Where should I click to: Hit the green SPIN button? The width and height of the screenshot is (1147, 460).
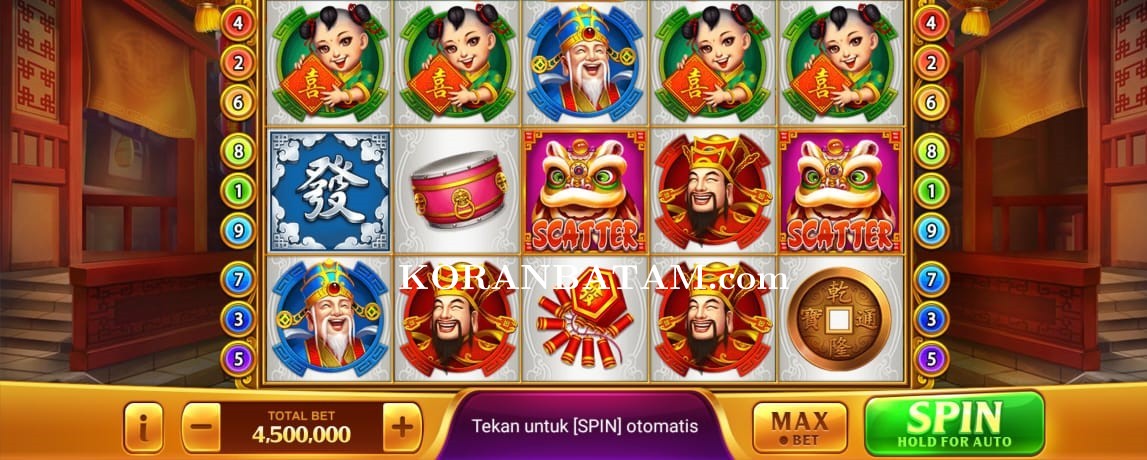point(953,423)
